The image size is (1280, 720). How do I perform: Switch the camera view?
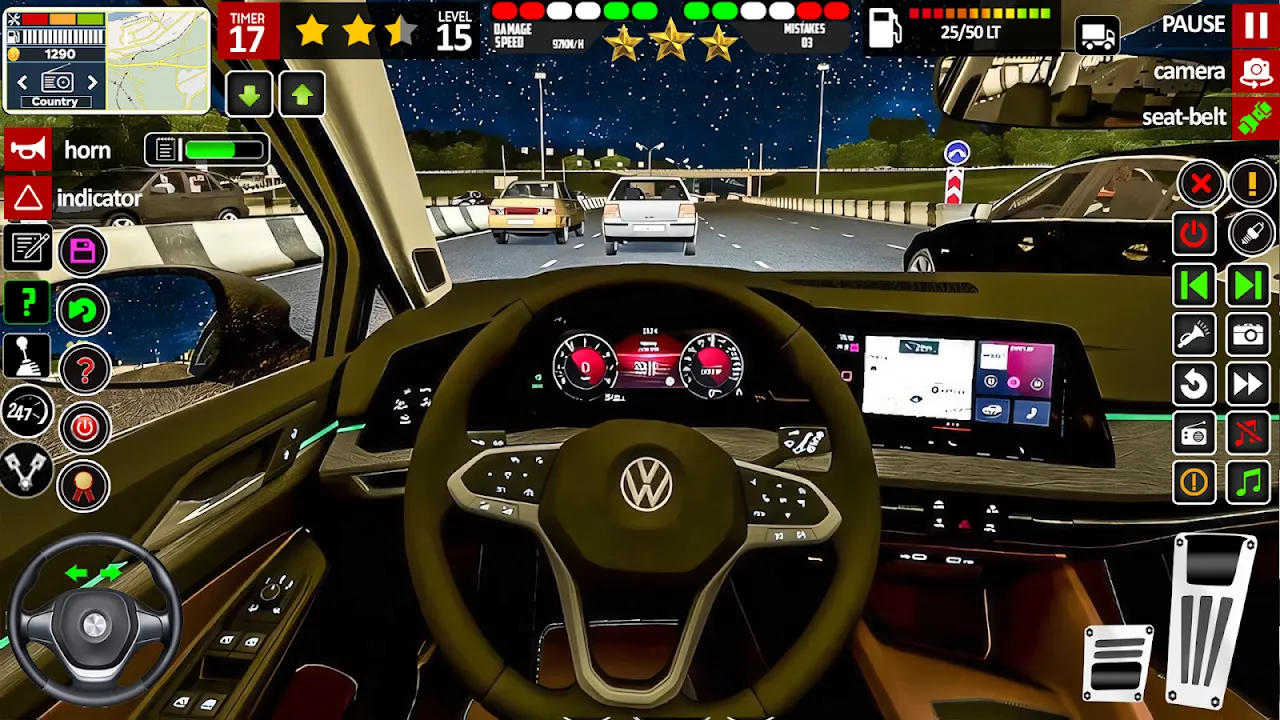[1255, 72]
